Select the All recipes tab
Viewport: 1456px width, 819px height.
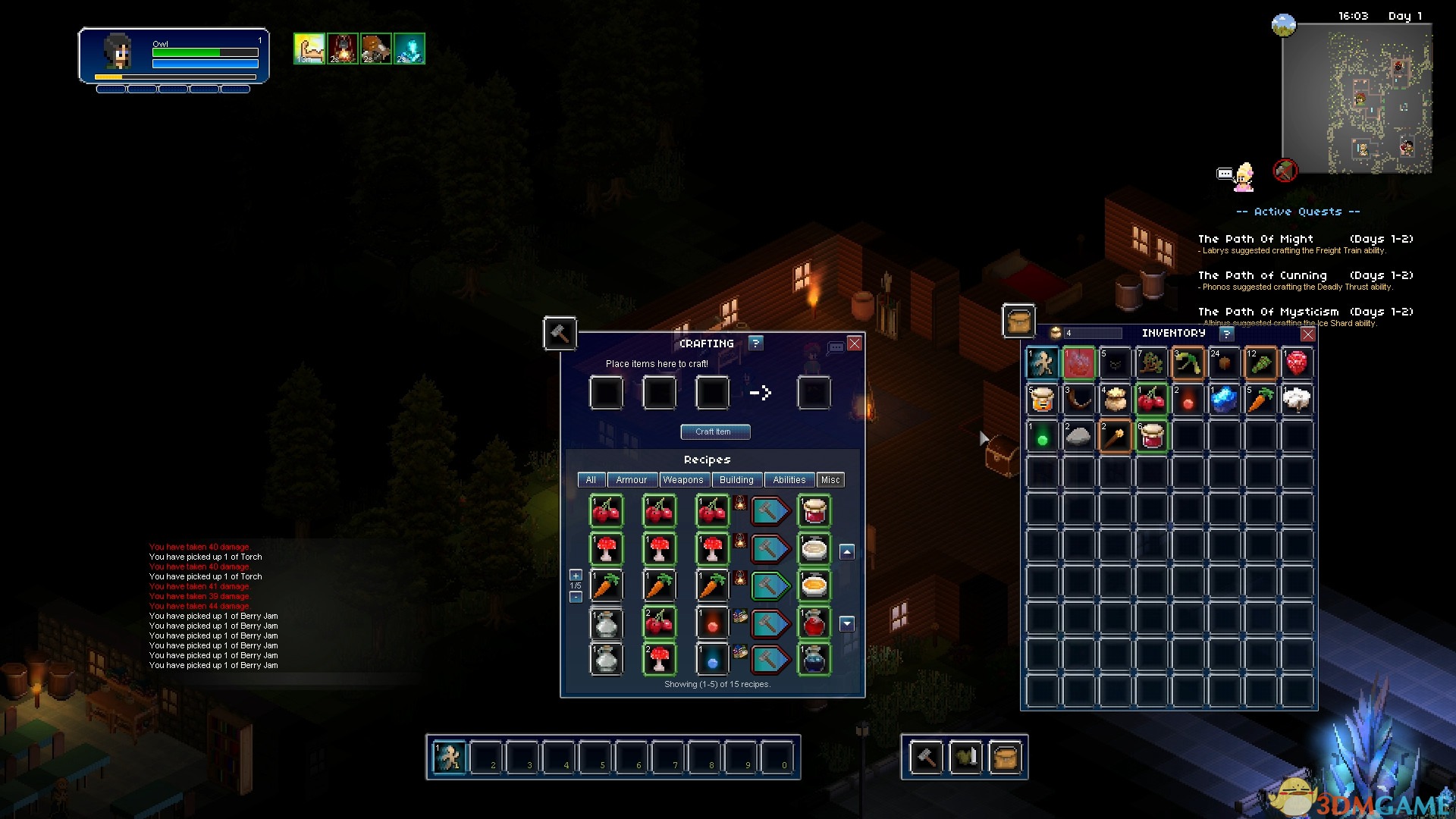click(591, 480)
